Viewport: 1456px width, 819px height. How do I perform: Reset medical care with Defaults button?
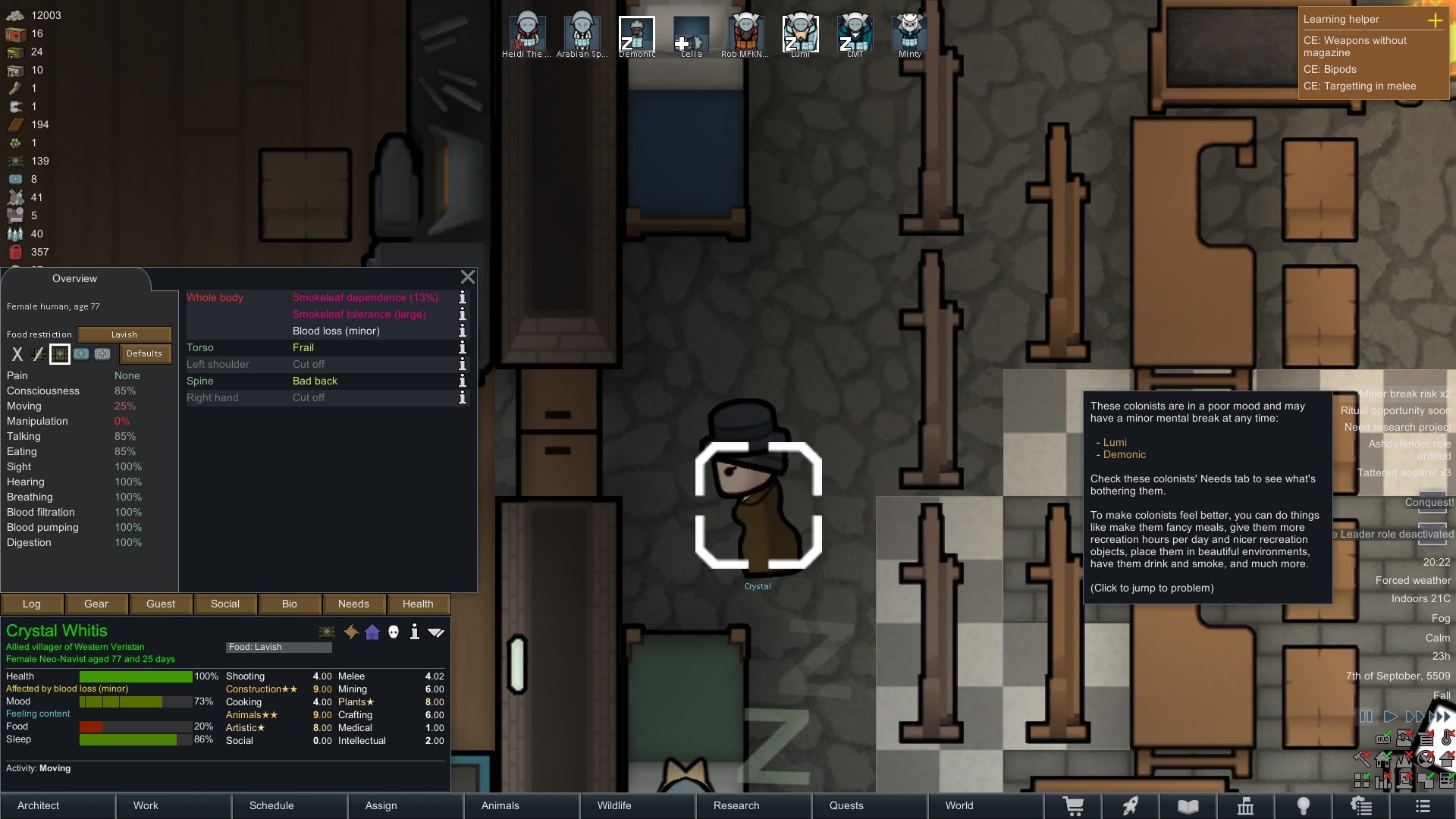pyautogui.click(x=144, y=354)
